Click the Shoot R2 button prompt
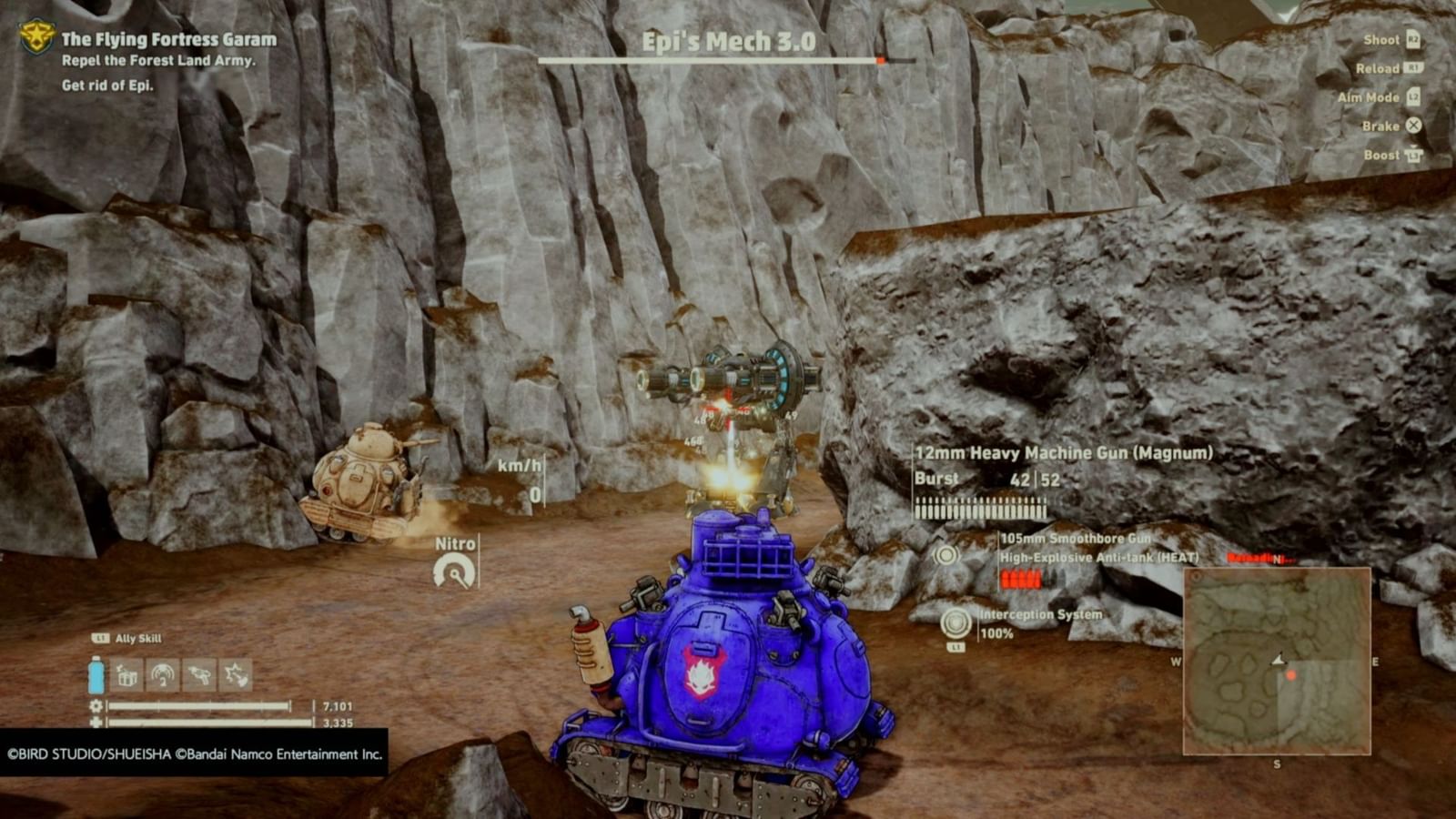 pos(1414,40)
